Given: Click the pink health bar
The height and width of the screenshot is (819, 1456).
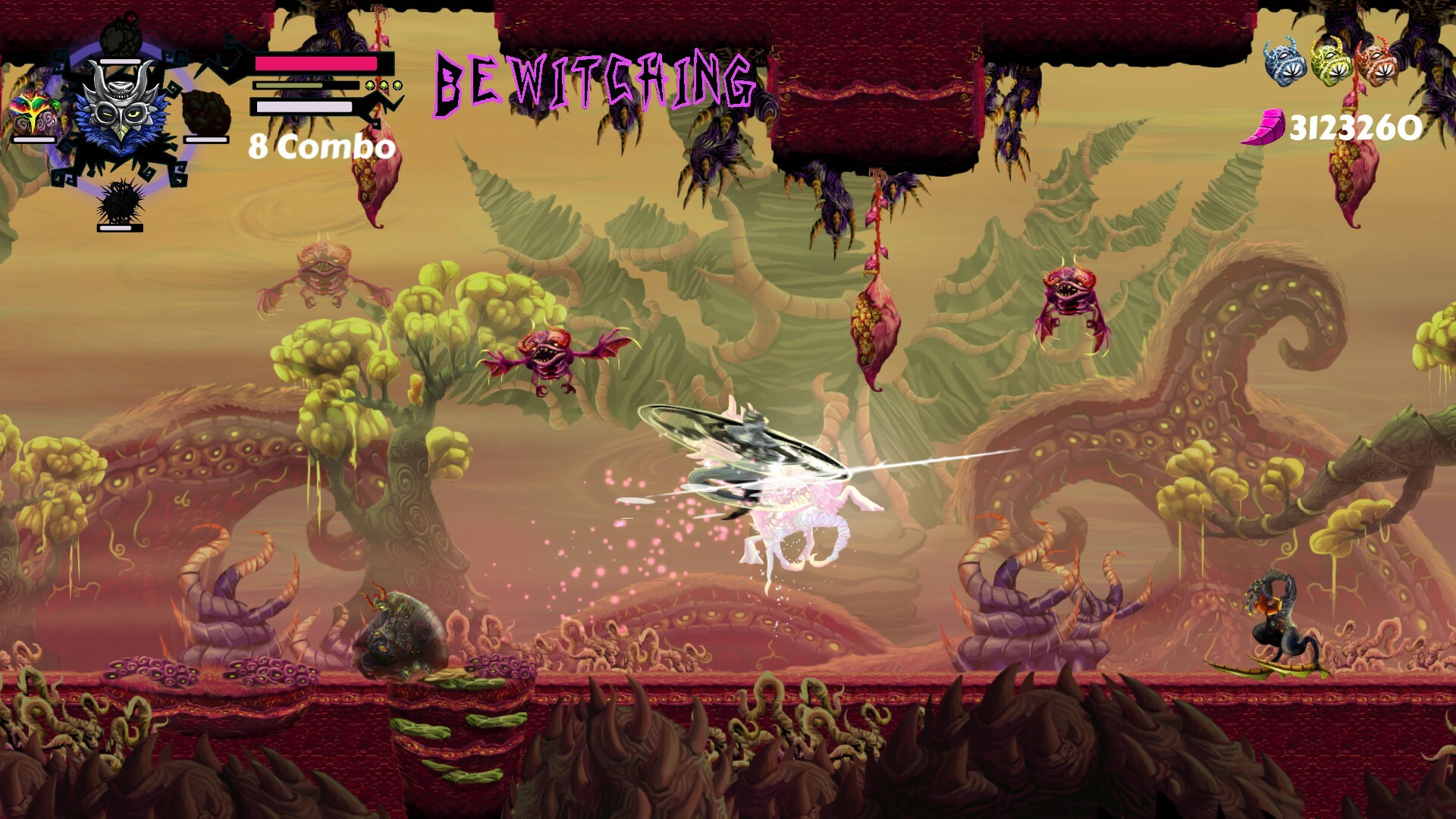Looking at the screenshot, I should [x=315, y=64].
